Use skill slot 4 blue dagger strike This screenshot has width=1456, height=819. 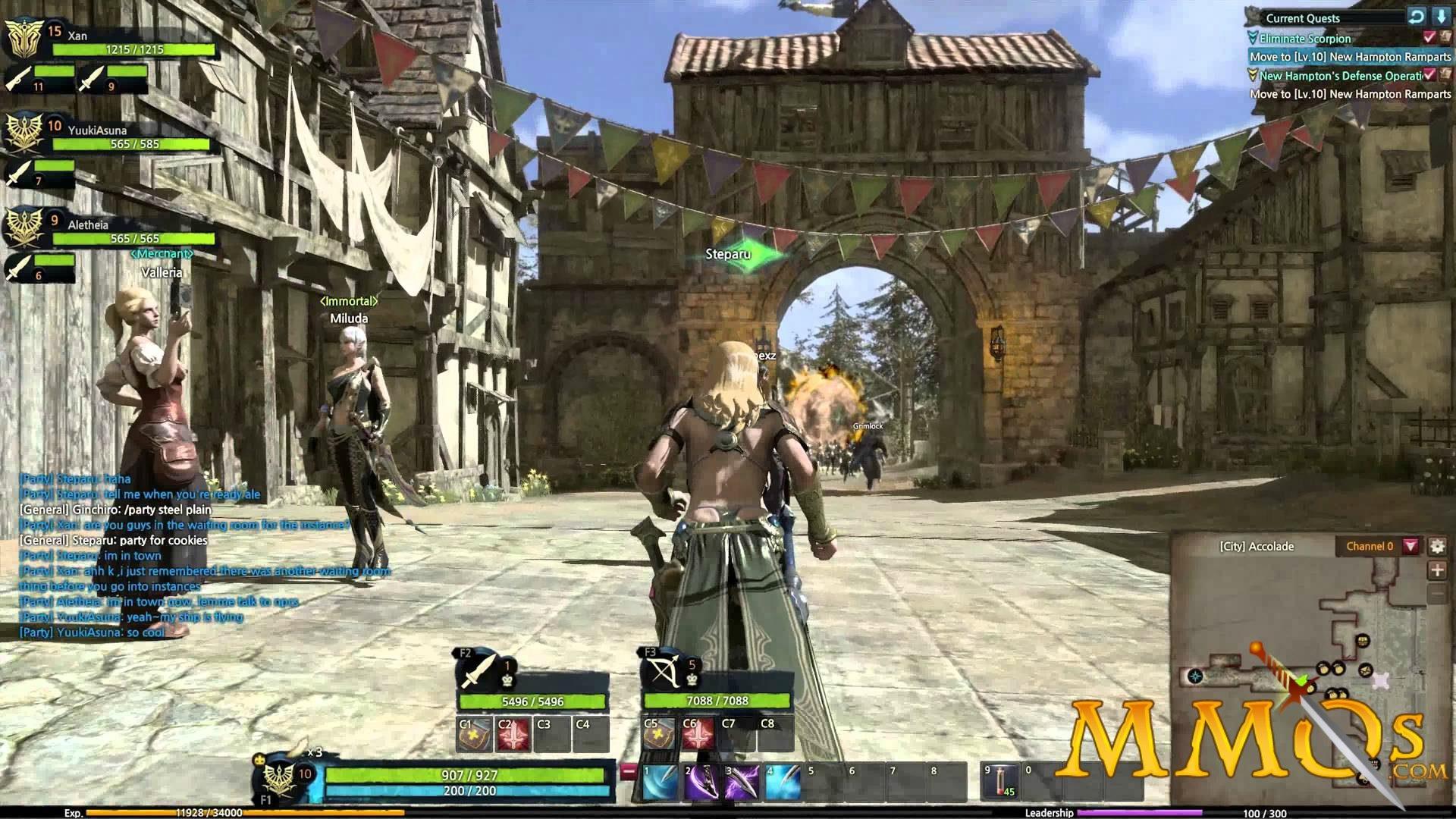[783, 783]
